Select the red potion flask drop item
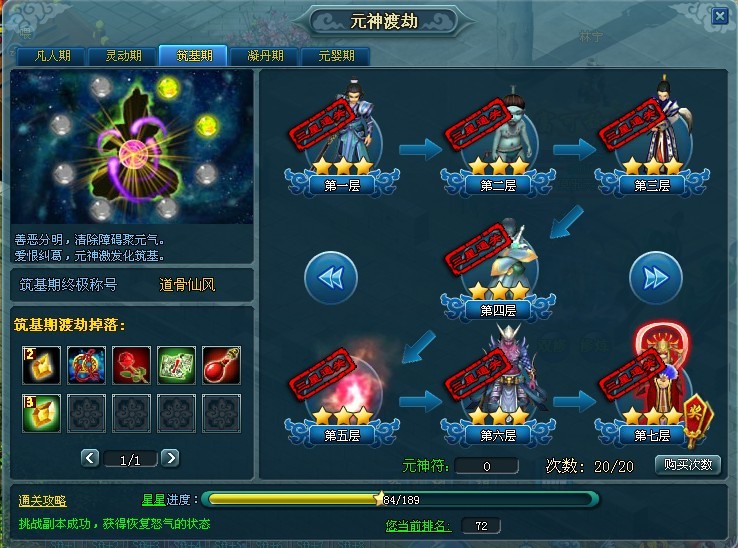Screen dimensions: 738x548 (x=221, y=366)
